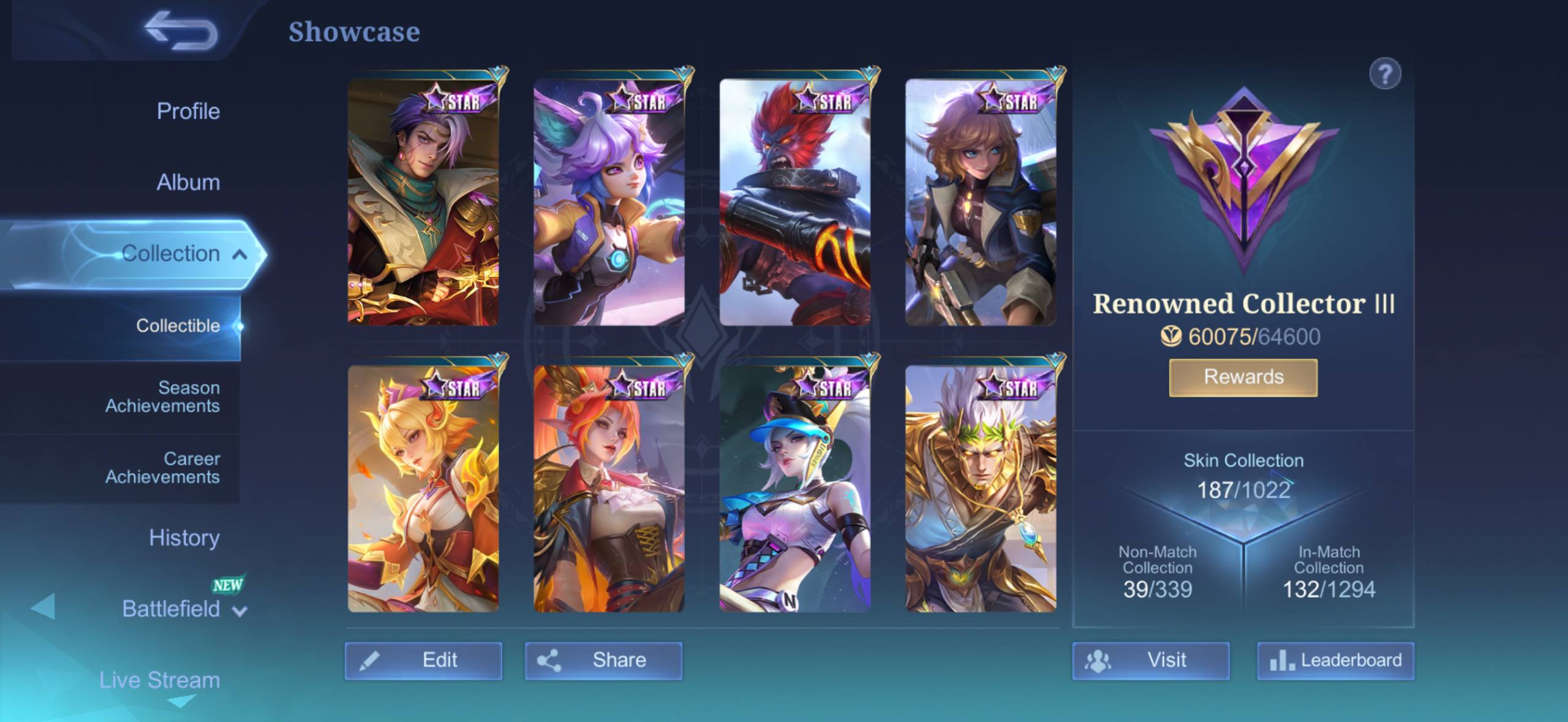Open Season Achievements
1568x722 pixels.
pos(162,397)
